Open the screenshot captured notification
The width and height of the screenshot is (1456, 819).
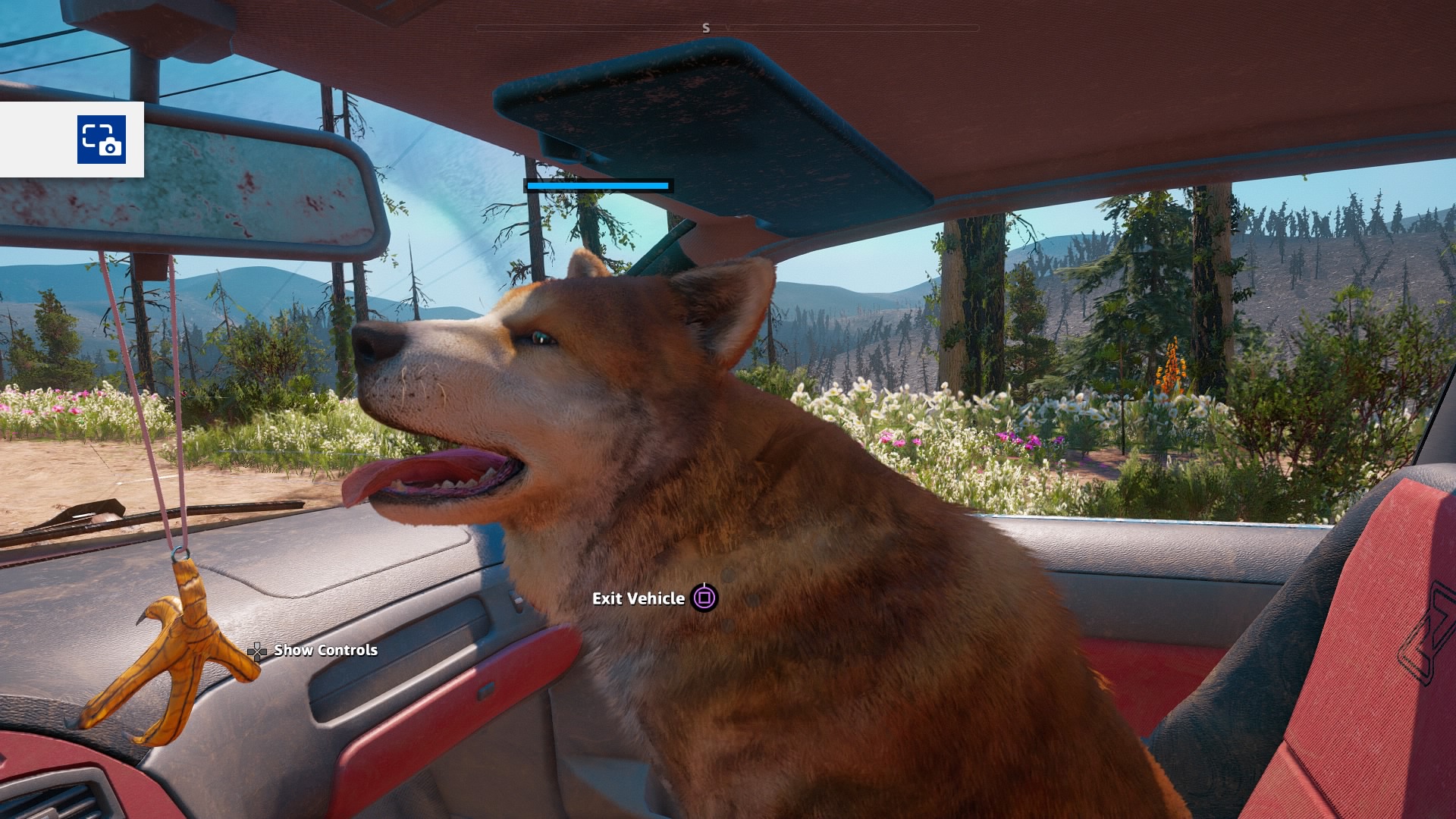(101, 140)
